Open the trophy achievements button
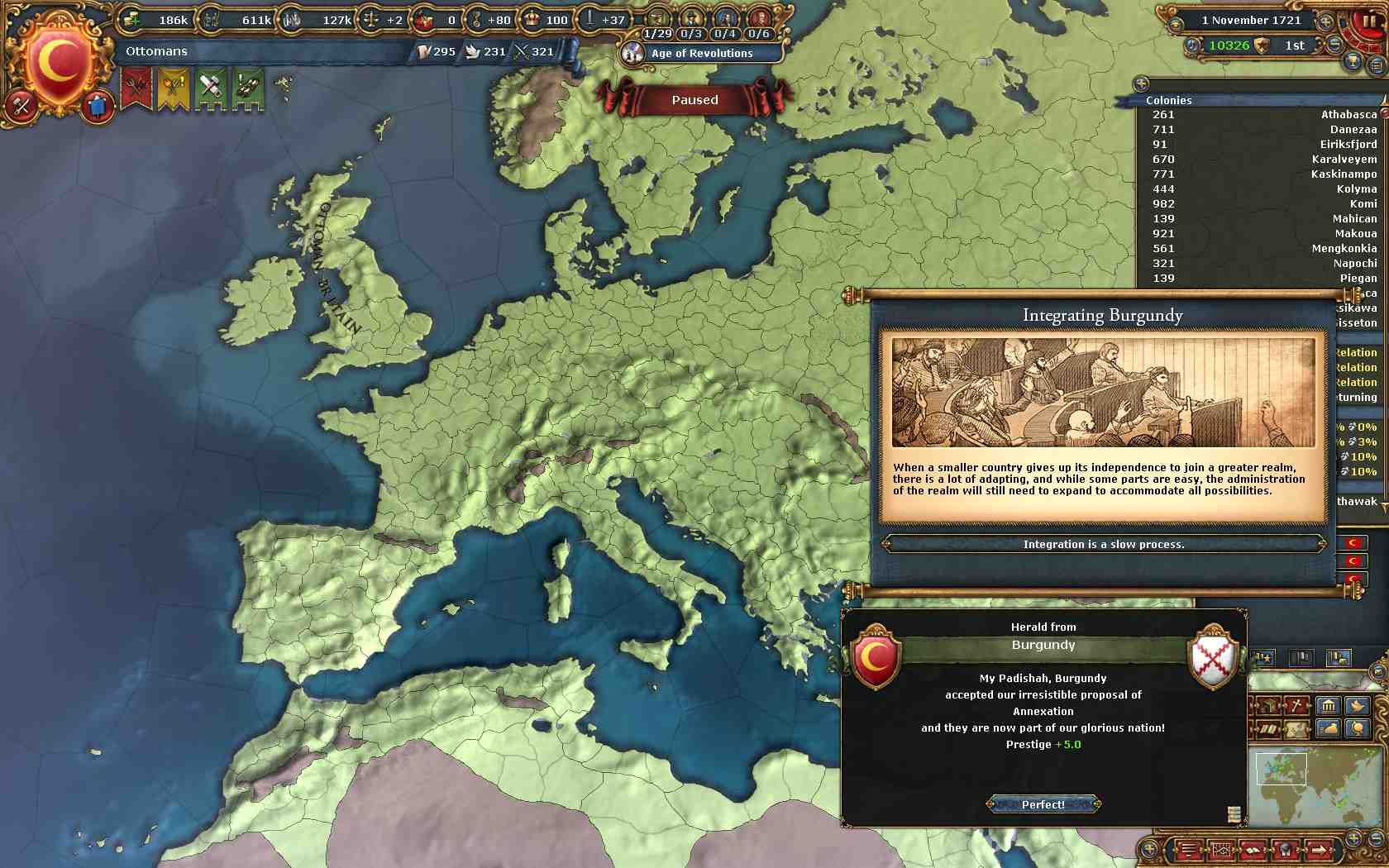 tap(1353, 60)
